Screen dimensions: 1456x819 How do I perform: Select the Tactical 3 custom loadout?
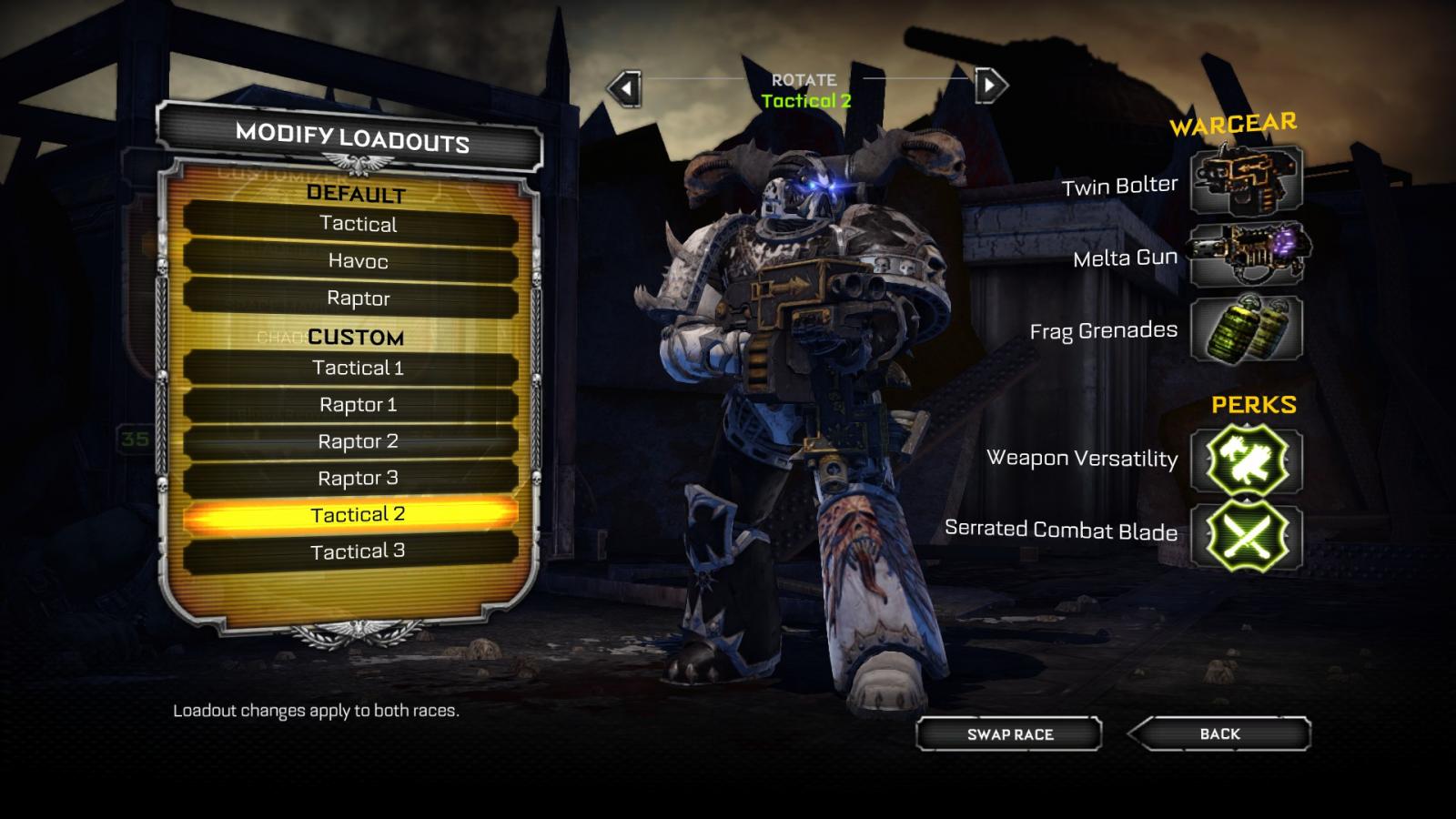[x=357, y=551]
